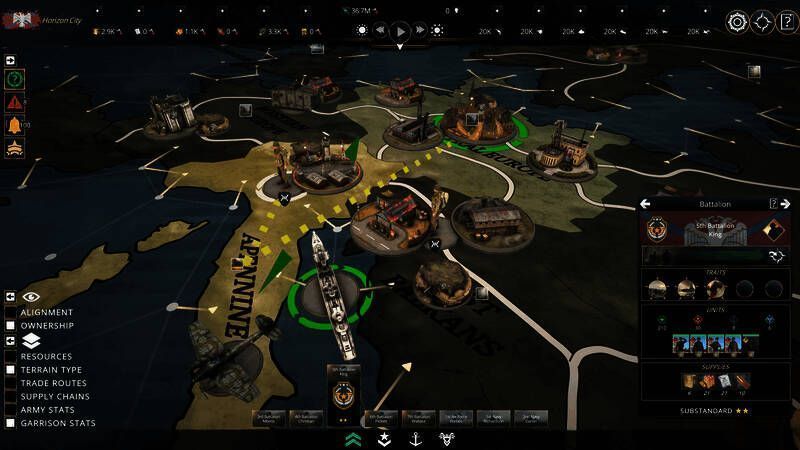This screenshot has height=450, width=800.
Task: Toggle the Garrison Stats checkbox
Action: (x=11, y=423)
